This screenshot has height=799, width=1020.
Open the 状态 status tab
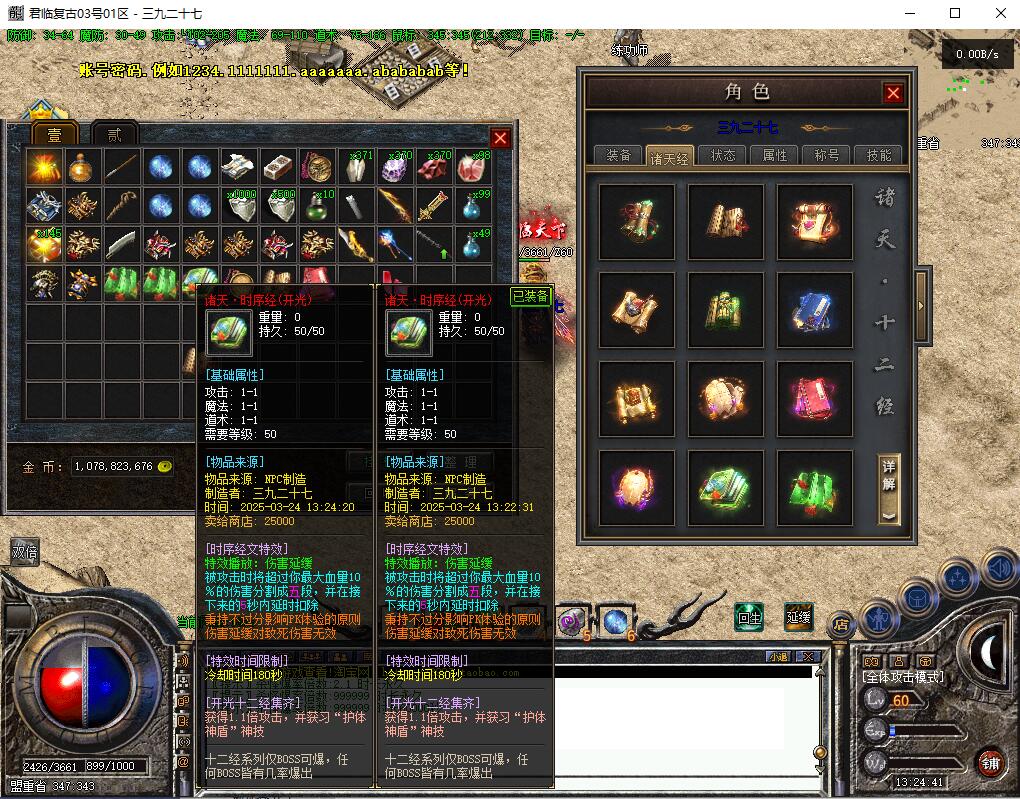pos(722,155)
